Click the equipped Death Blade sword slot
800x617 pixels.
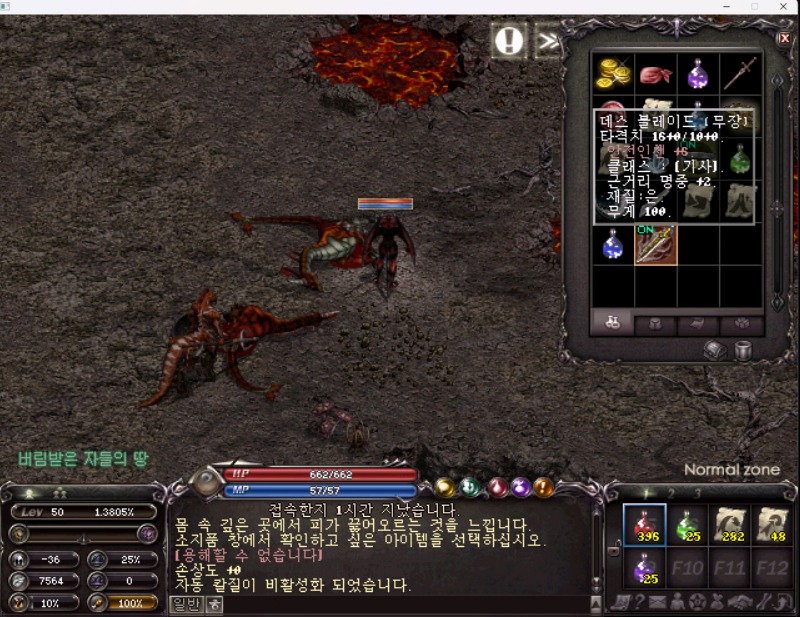[655, 245]
